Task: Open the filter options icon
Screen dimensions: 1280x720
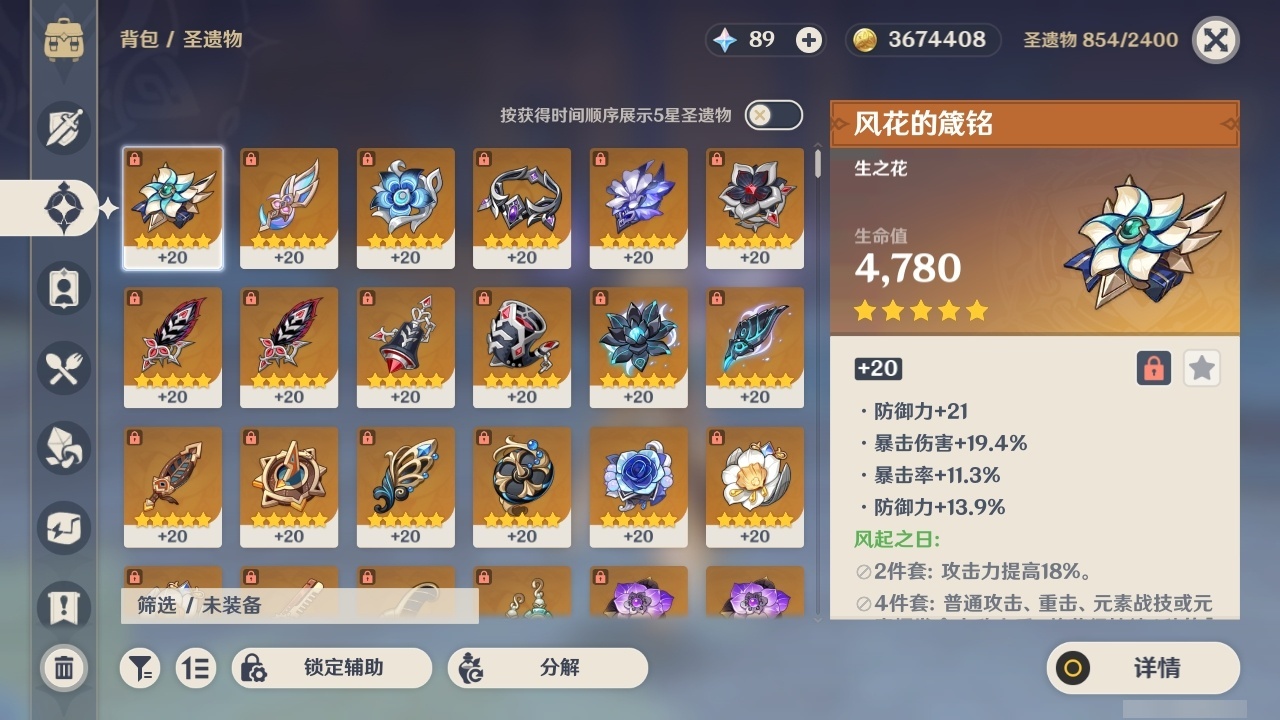Action: (140, 668)
